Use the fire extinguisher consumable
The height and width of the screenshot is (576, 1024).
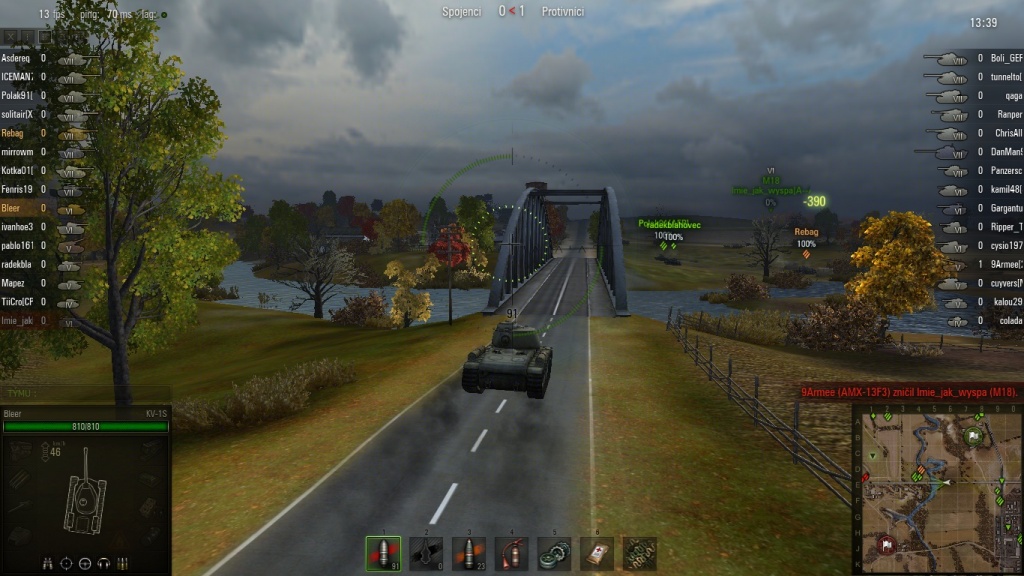[511, 552]
